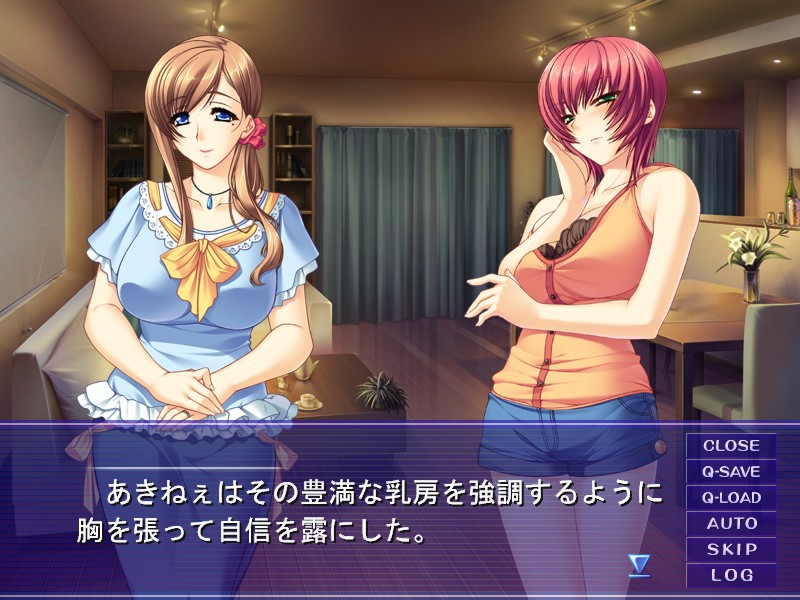Activate the SKIP button
The width and height of the screenshot is (800, 600).
coord(731,549)
